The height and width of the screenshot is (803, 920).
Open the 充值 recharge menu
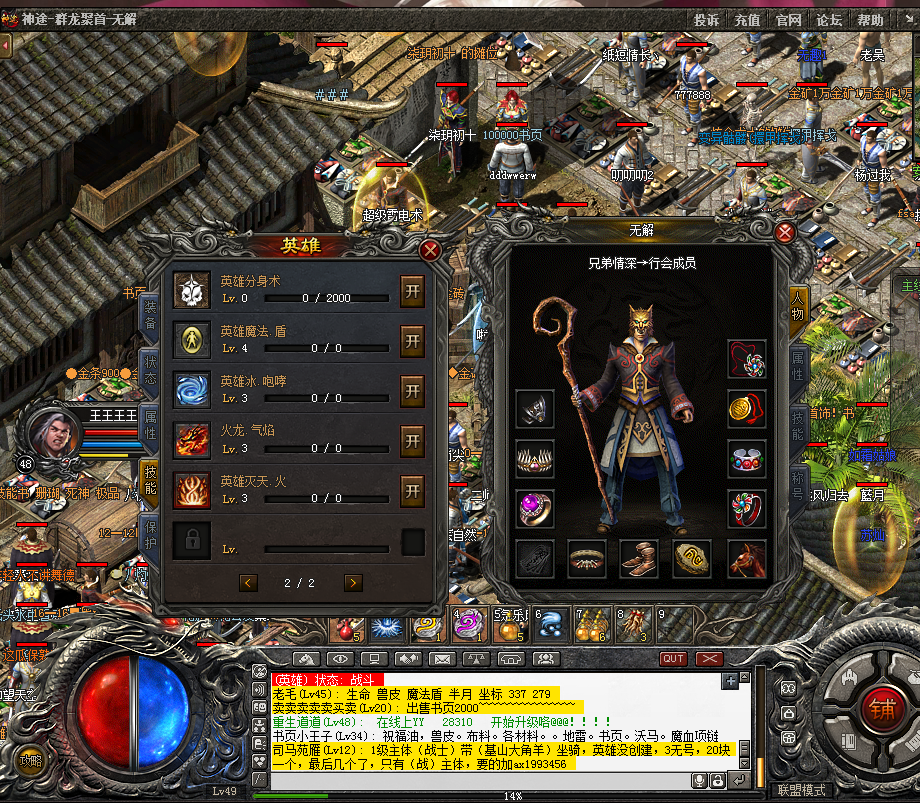click(x=747, y=20)
